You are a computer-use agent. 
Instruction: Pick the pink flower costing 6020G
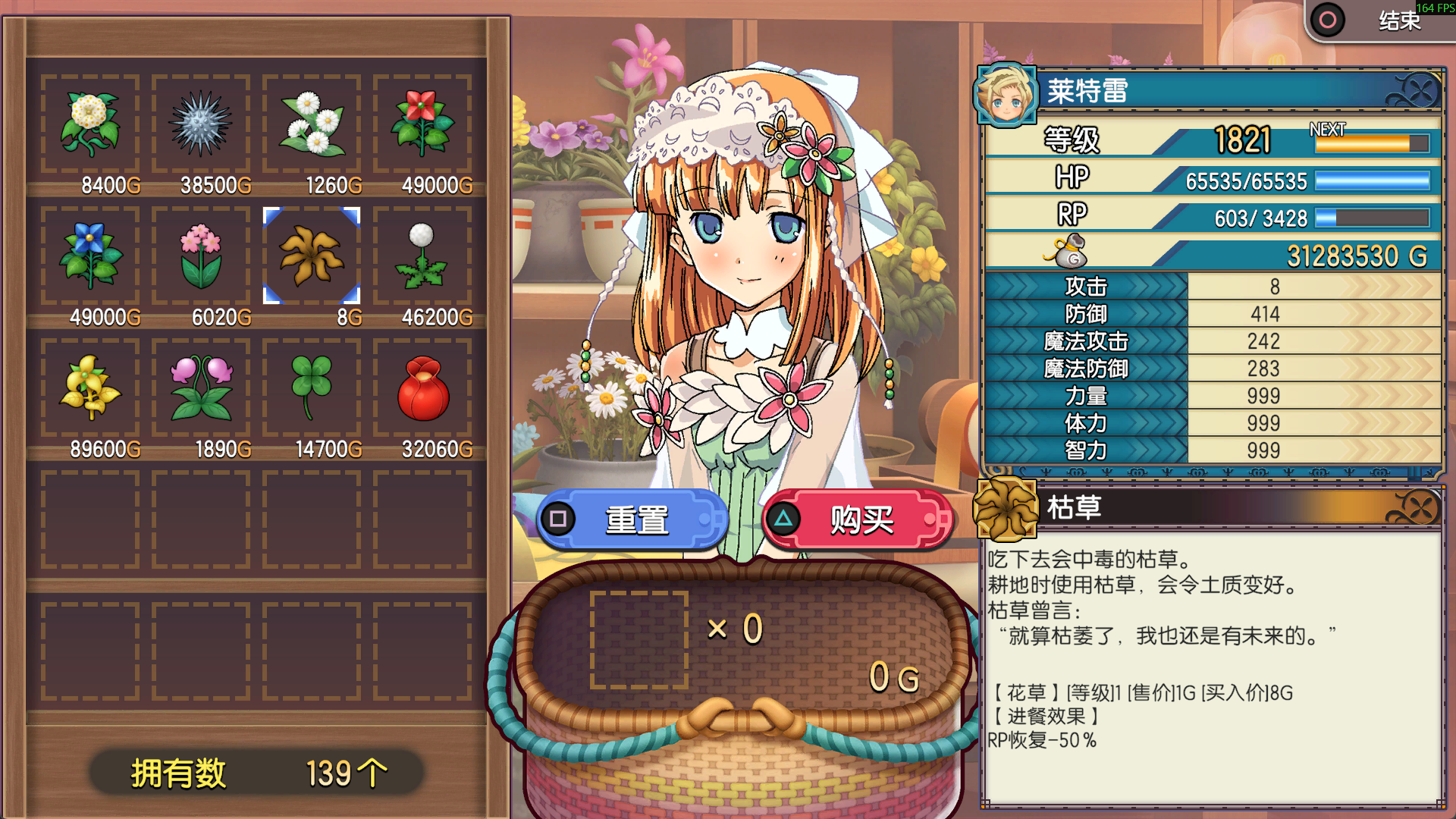(x=201, y=256)
